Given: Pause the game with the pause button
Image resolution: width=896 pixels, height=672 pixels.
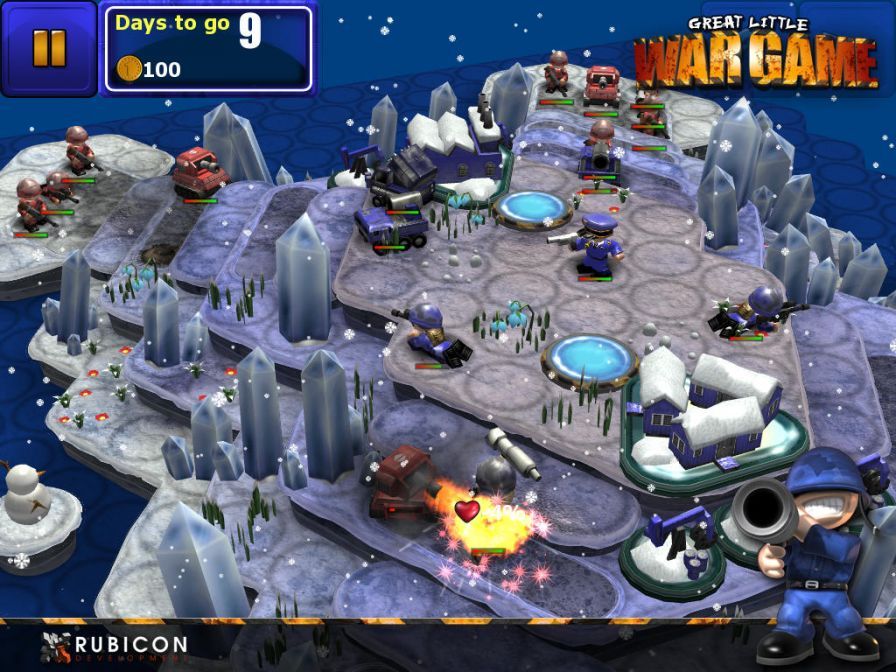Looking at the screenshot, I should (x=48, y=48).
